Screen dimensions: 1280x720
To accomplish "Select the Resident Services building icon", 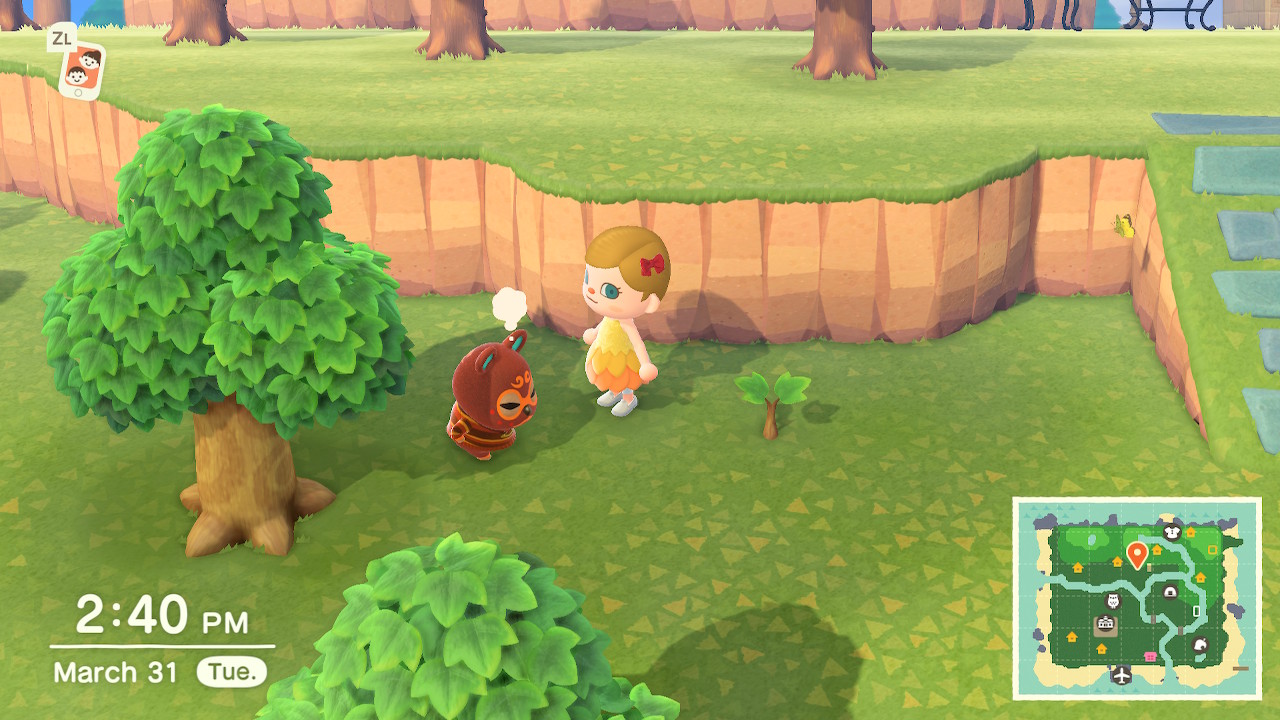I will coord(1106,623).
